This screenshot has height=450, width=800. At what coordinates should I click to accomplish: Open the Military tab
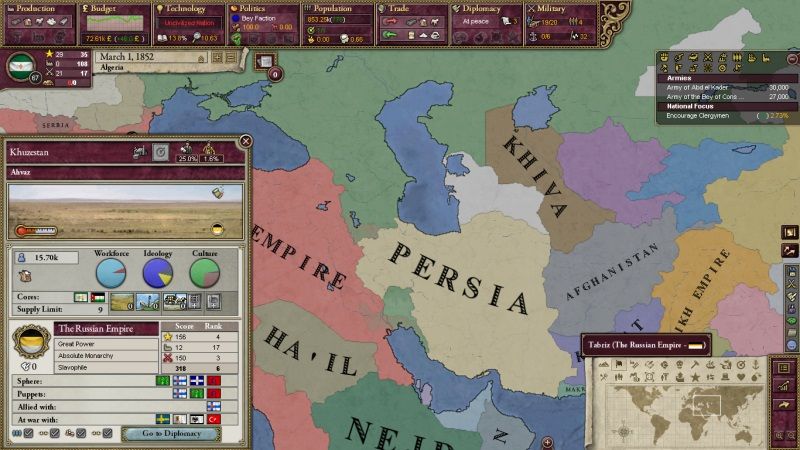[558, 8]
